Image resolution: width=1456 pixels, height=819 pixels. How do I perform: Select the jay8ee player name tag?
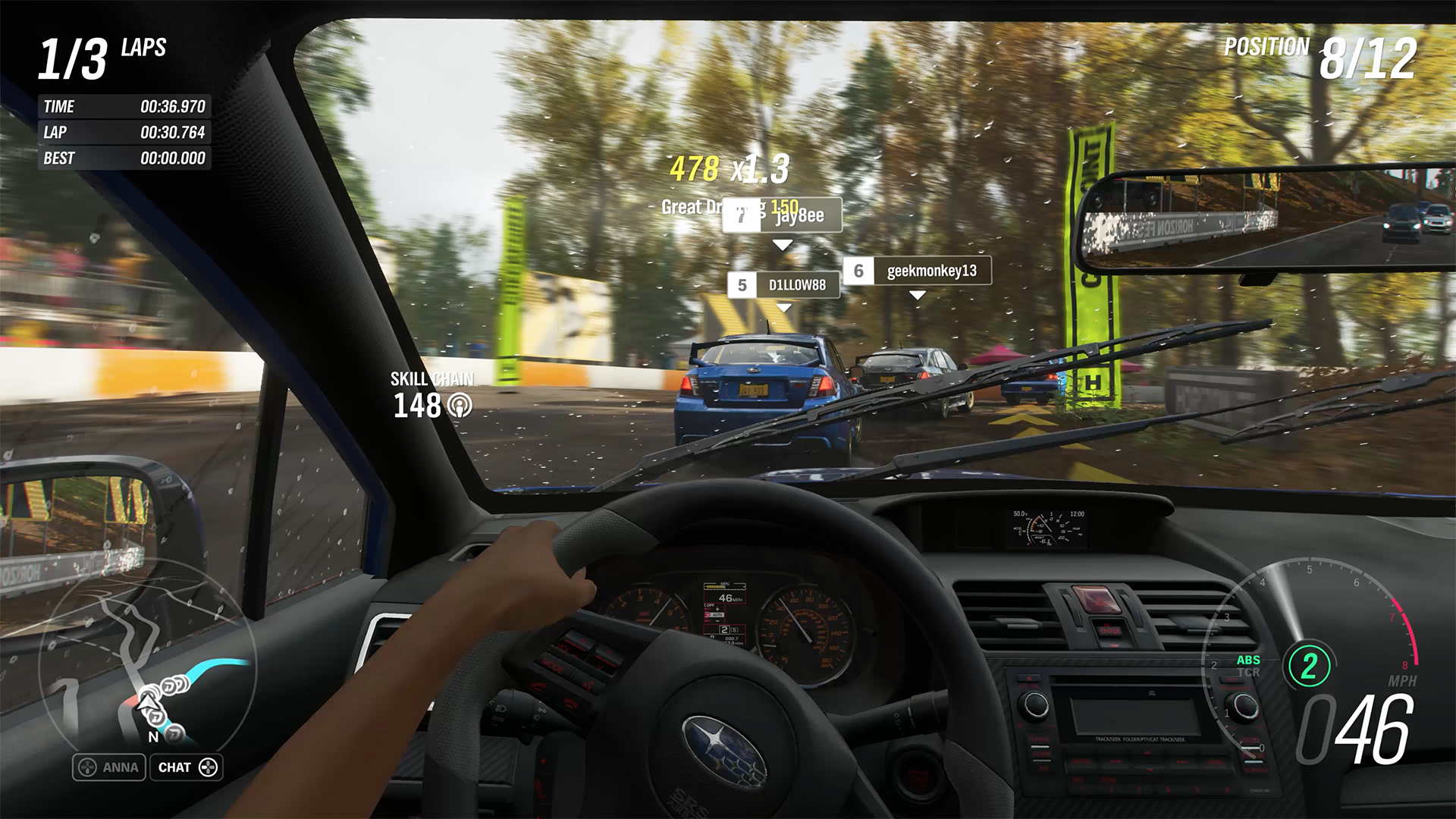point(783,216)
